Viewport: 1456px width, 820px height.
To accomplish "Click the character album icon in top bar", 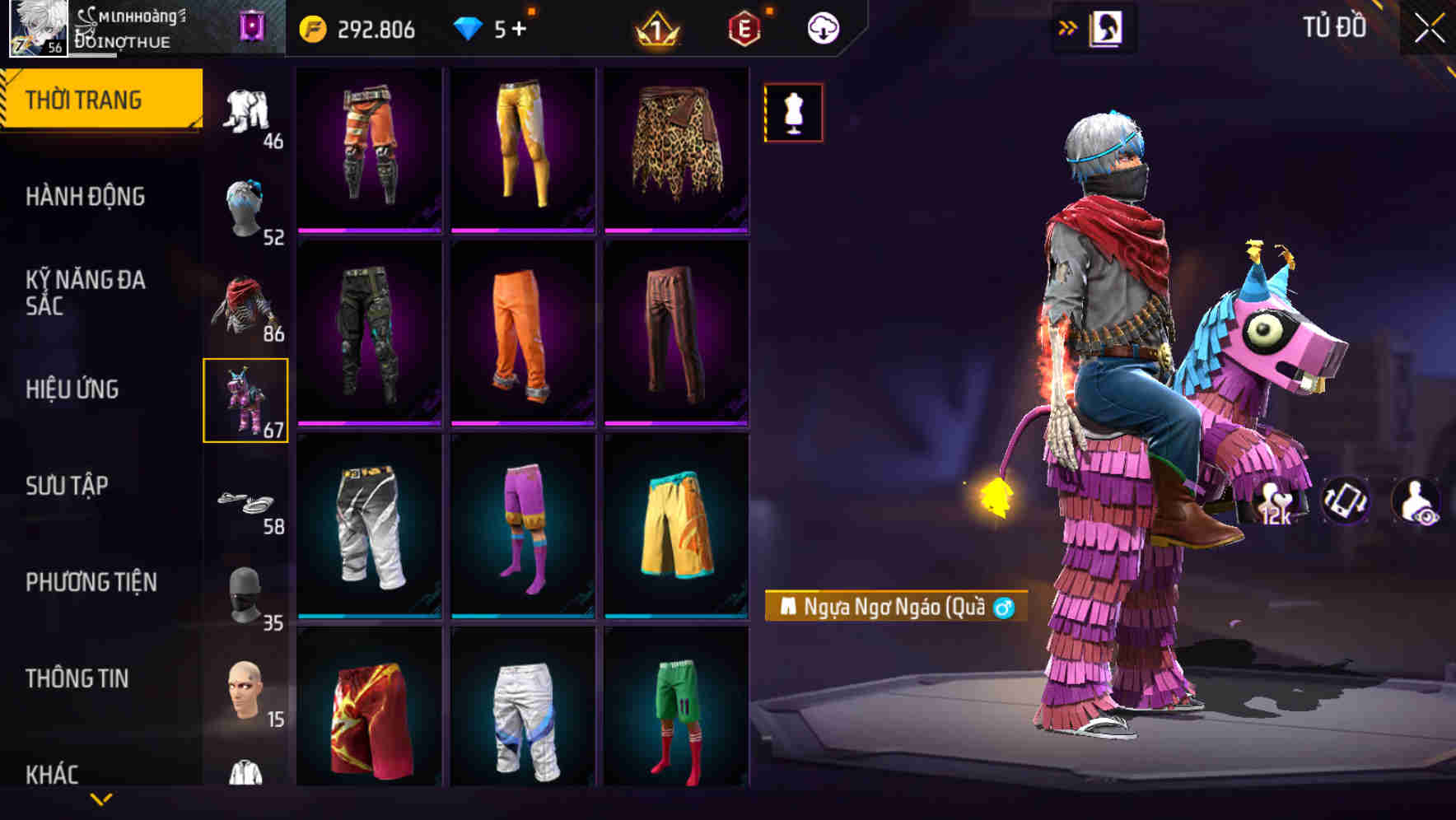I will point(1108,27).
